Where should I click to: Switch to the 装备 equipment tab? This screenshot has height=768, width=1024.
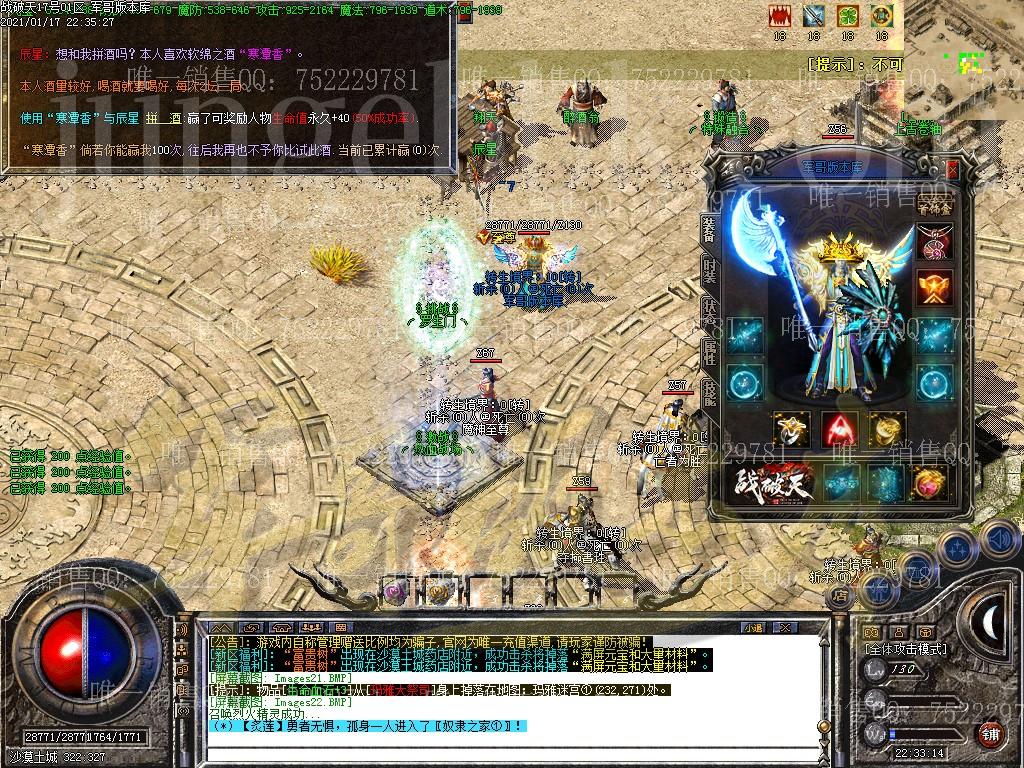709,229
